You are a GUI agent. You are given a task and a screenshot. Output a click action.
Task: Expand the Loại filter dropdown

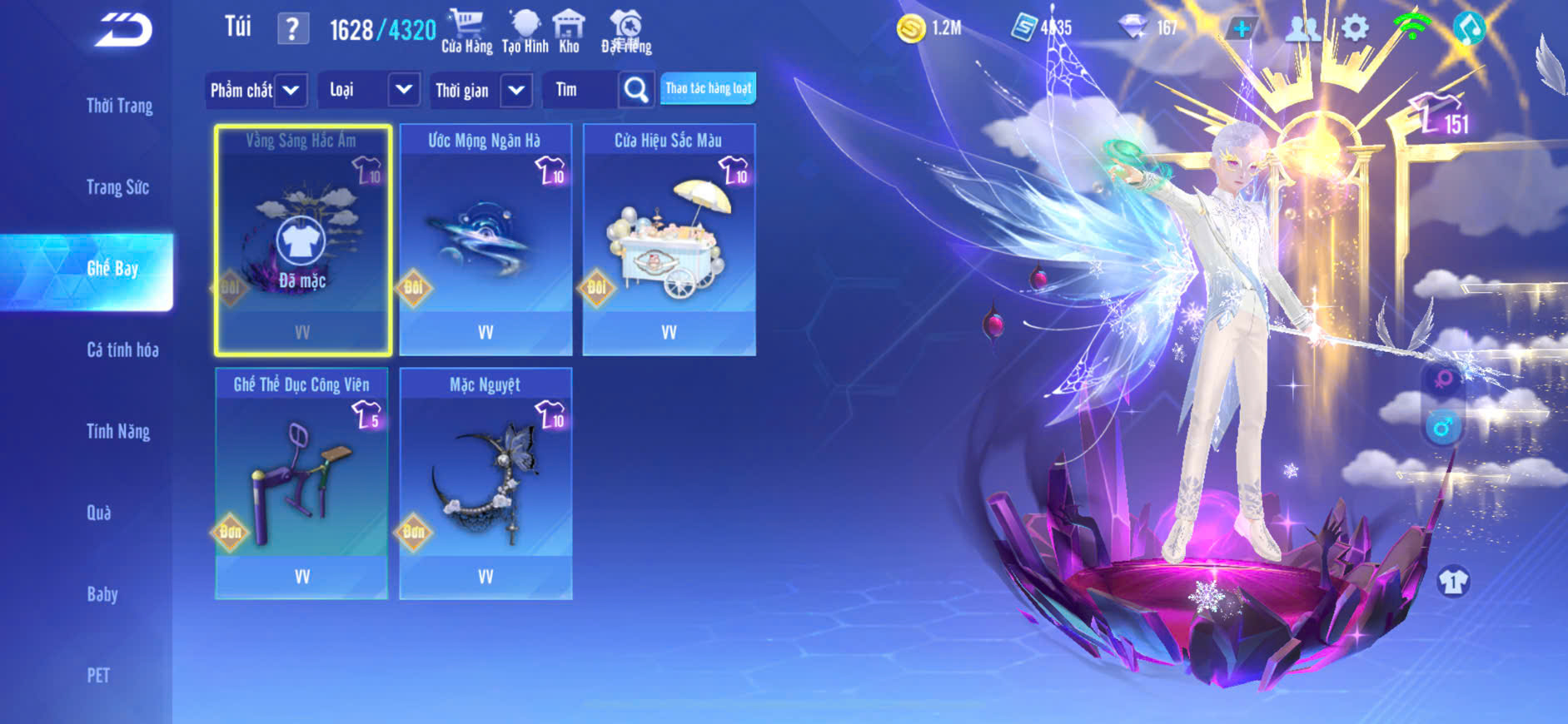[403, 89]
